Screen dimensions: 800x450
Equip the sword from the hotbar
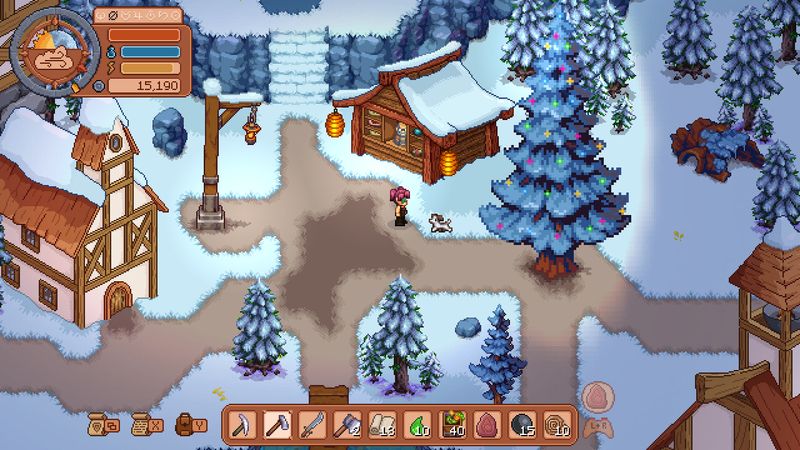[314, 425]
